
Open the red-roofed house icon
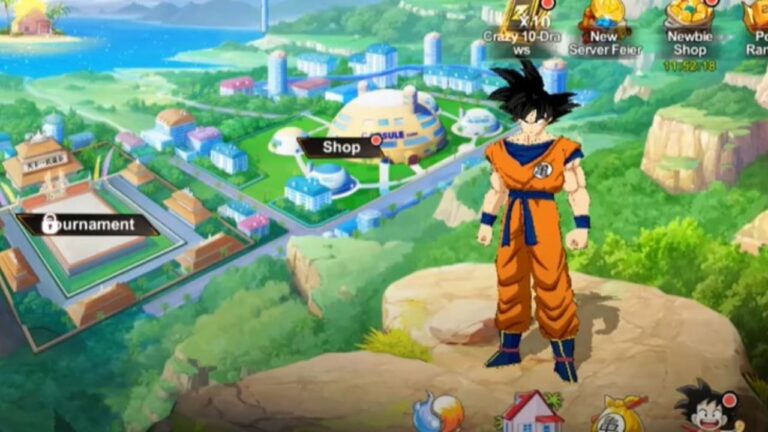coord(531,411)
